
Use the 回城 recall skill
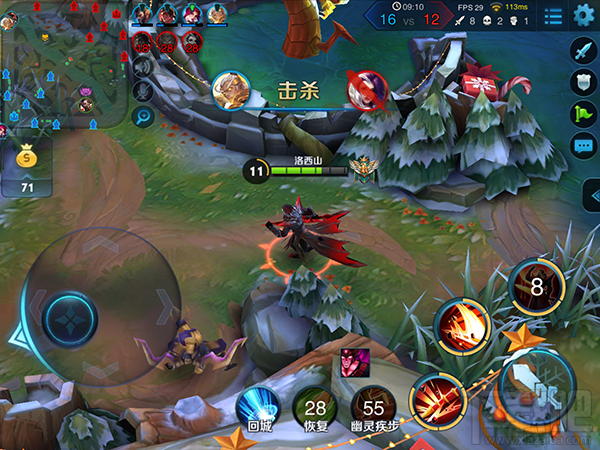(x=258, y=409)
